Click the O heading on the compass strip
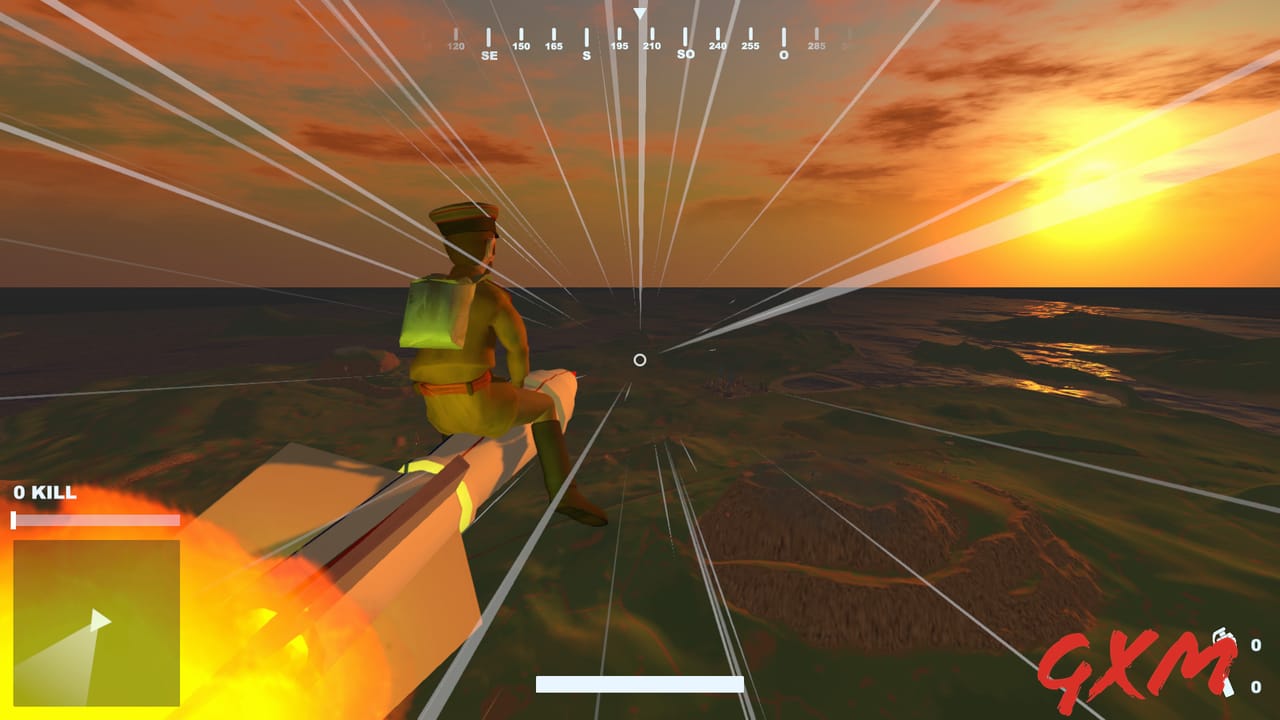 pyautogui.click(x=783, y=53)
